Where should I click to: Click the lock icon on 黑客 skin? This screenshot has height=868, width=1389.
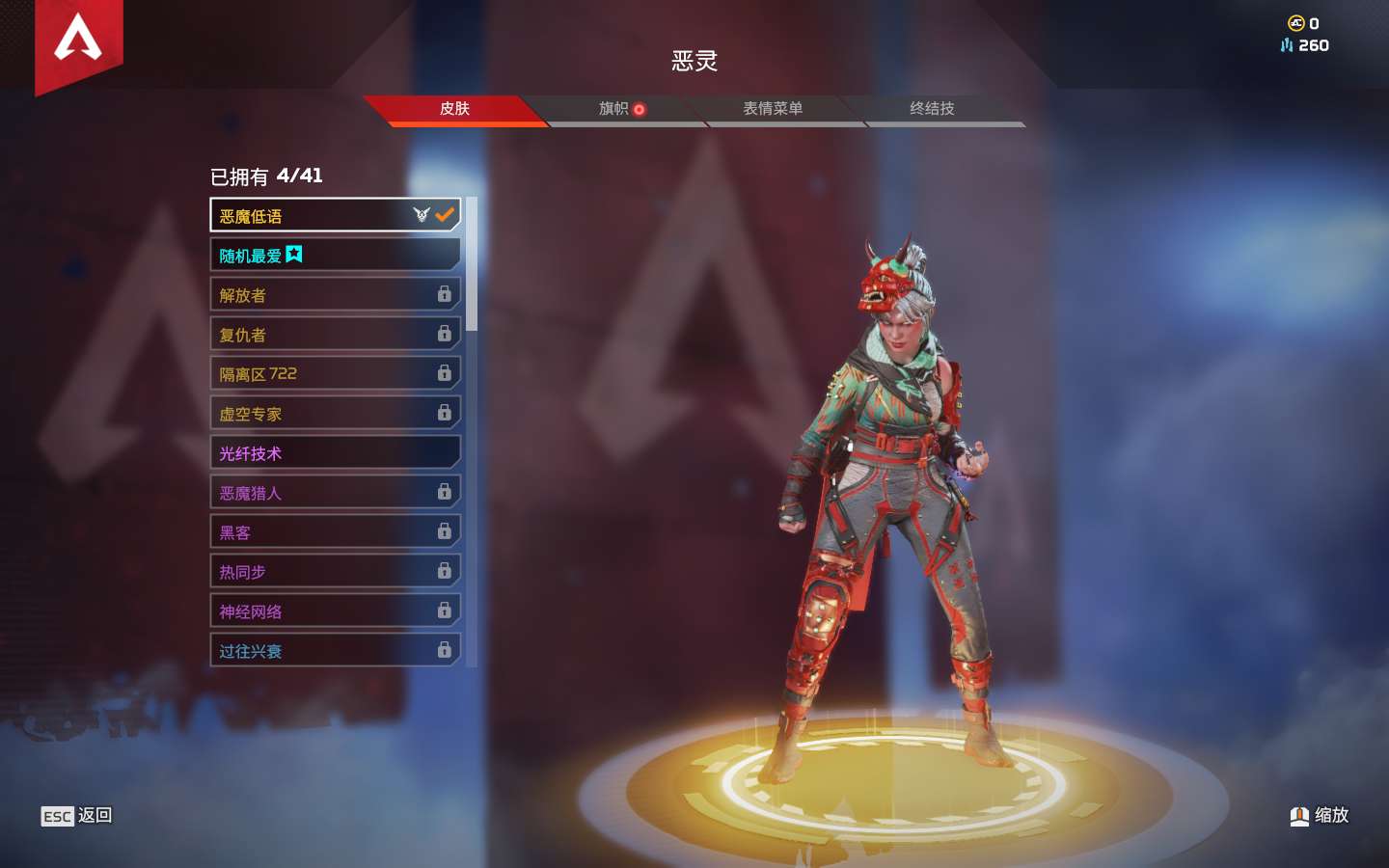[x=444, y=531]
